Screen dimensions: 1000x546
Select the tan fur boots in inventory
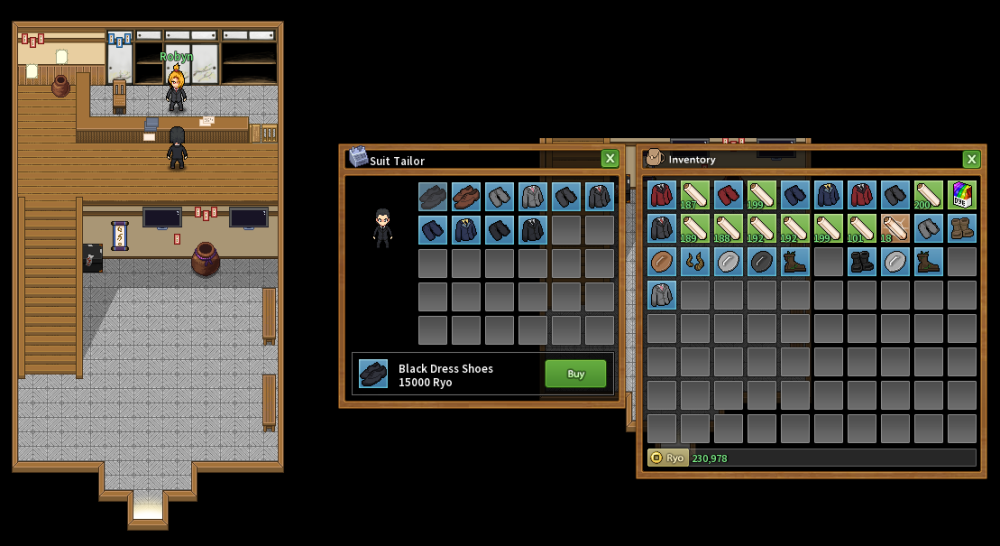click(x=962, y=229)
